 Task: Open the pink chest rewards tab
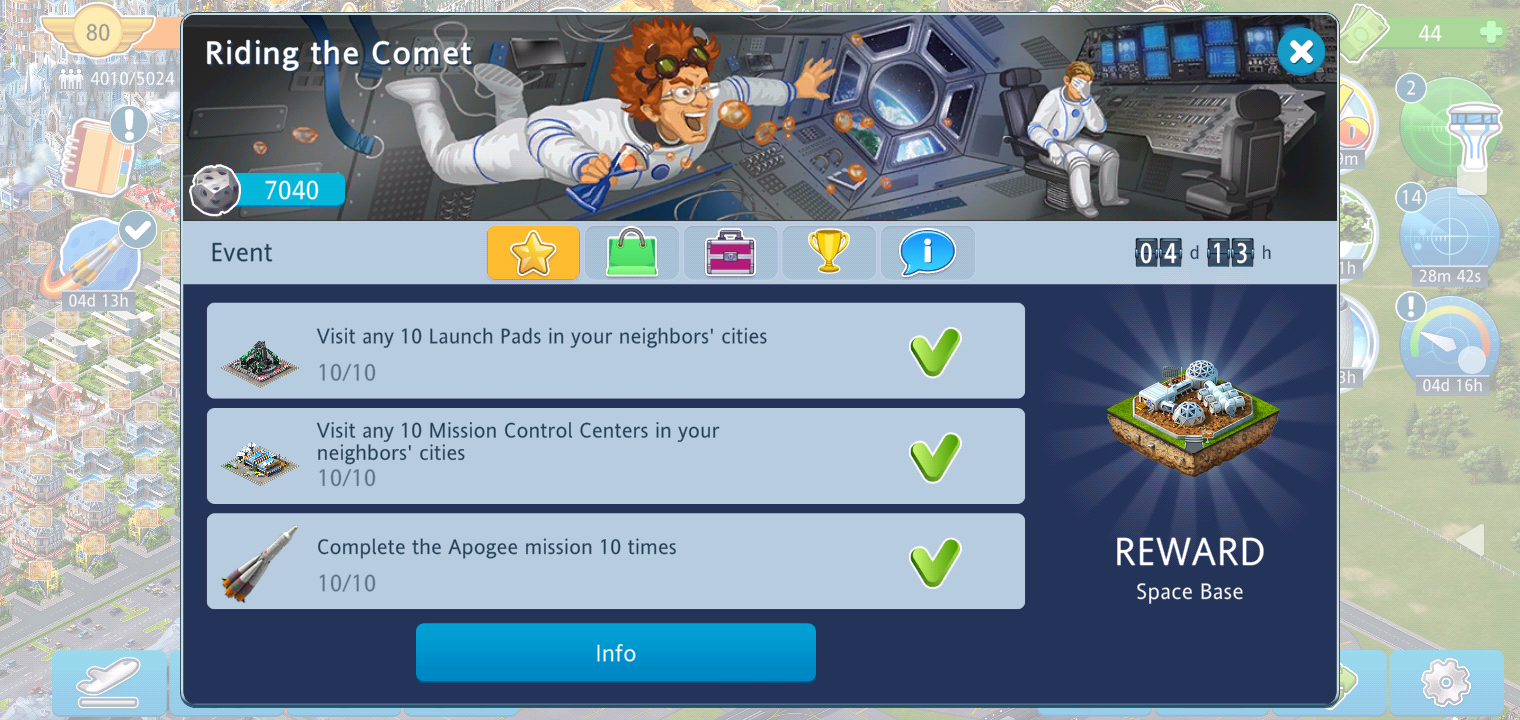729,252
